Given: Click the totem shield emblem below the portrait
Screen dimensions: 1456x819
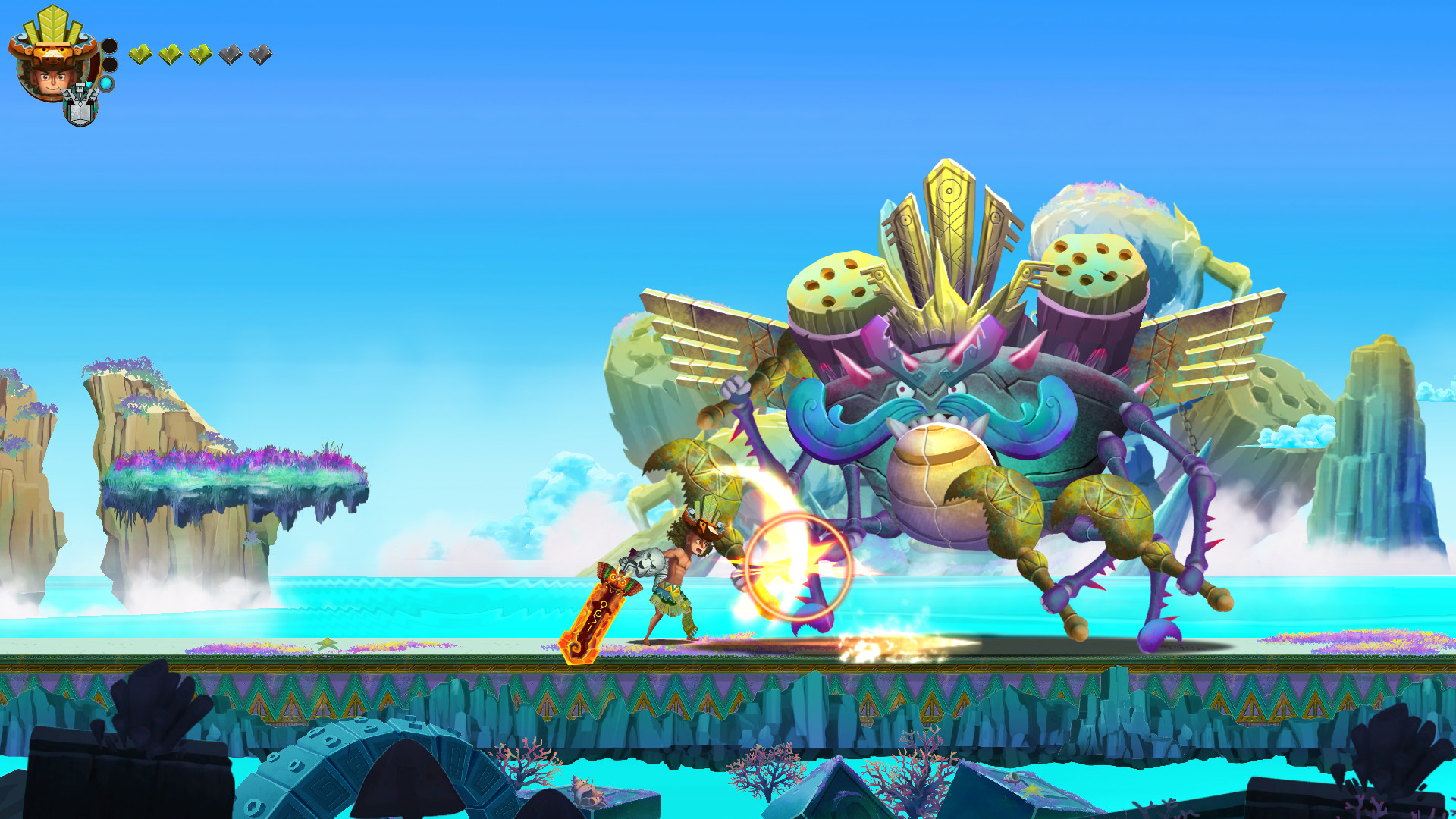Looking at the screenshot, I should click(x=79, y=108).
